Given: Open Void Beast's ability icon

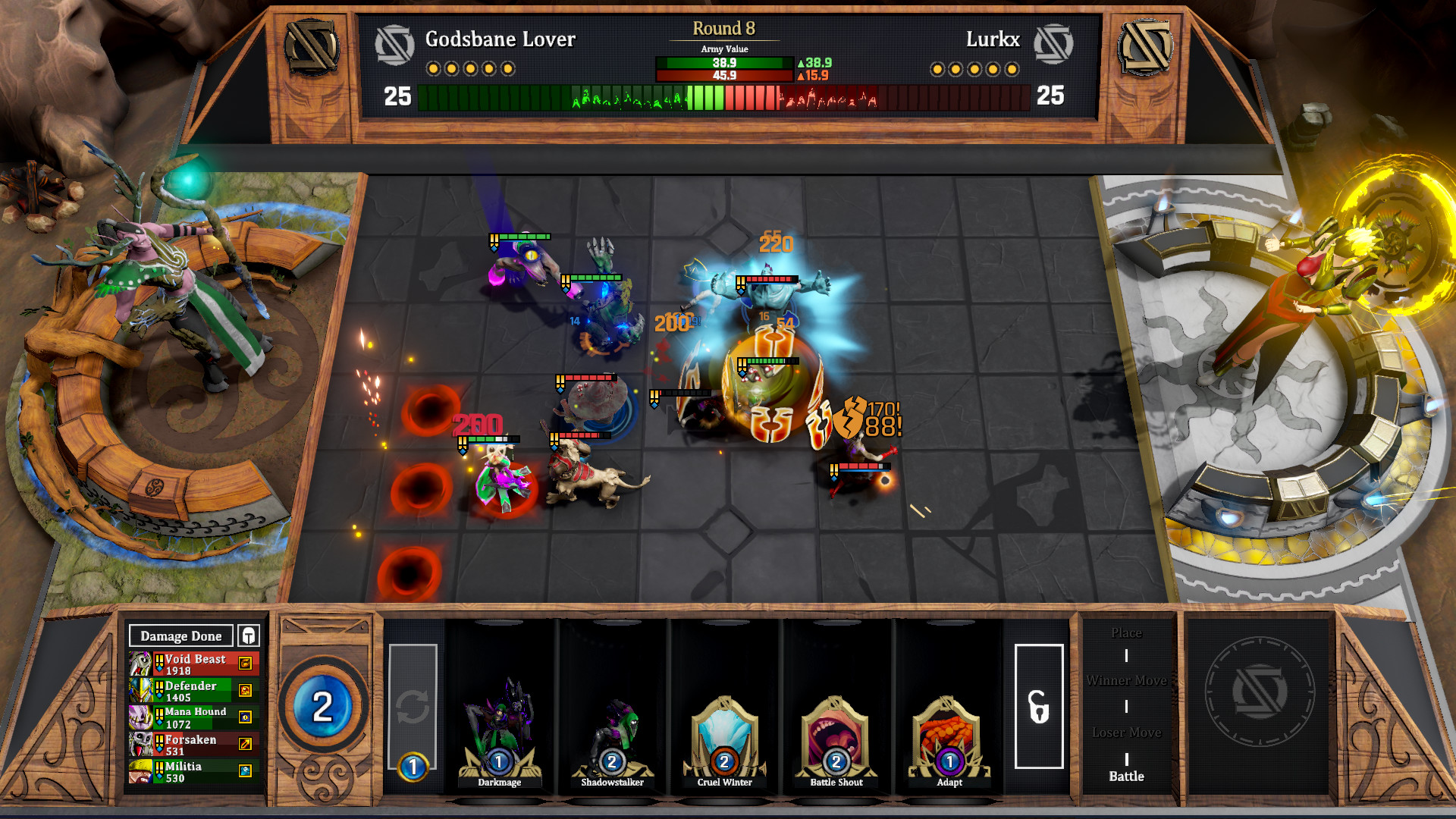Looking at the screenshot, I should click(245, 662).
